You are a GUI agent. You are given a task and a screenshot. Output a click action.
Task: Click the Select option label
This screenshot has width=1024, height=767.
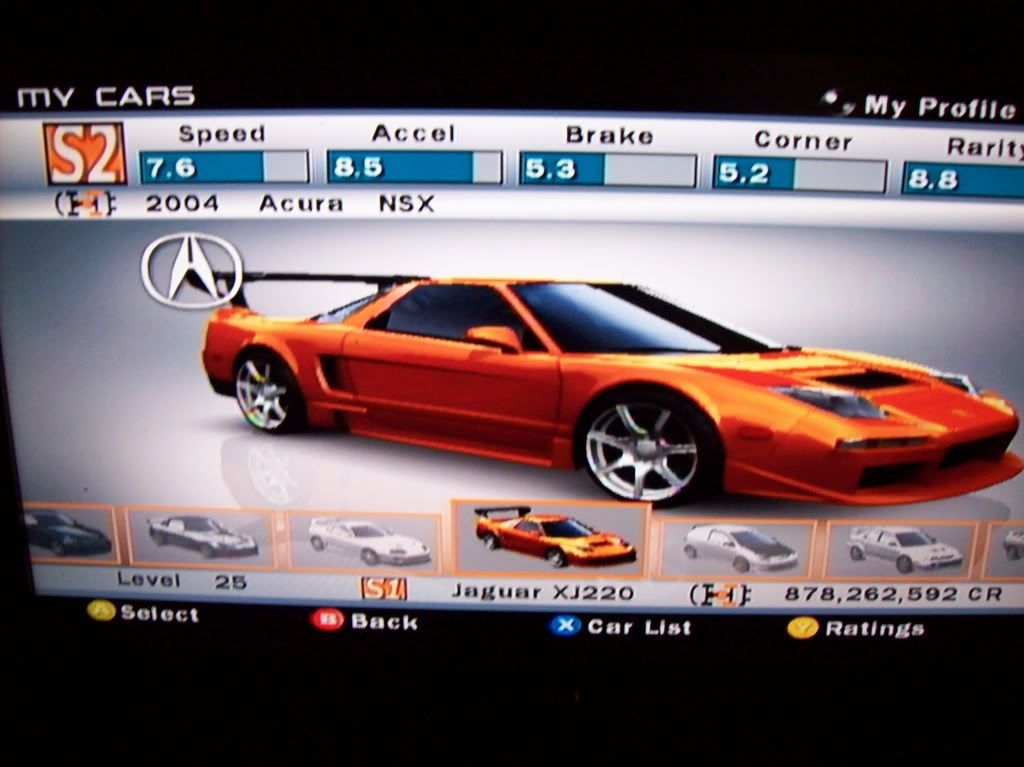click(145, 613)
